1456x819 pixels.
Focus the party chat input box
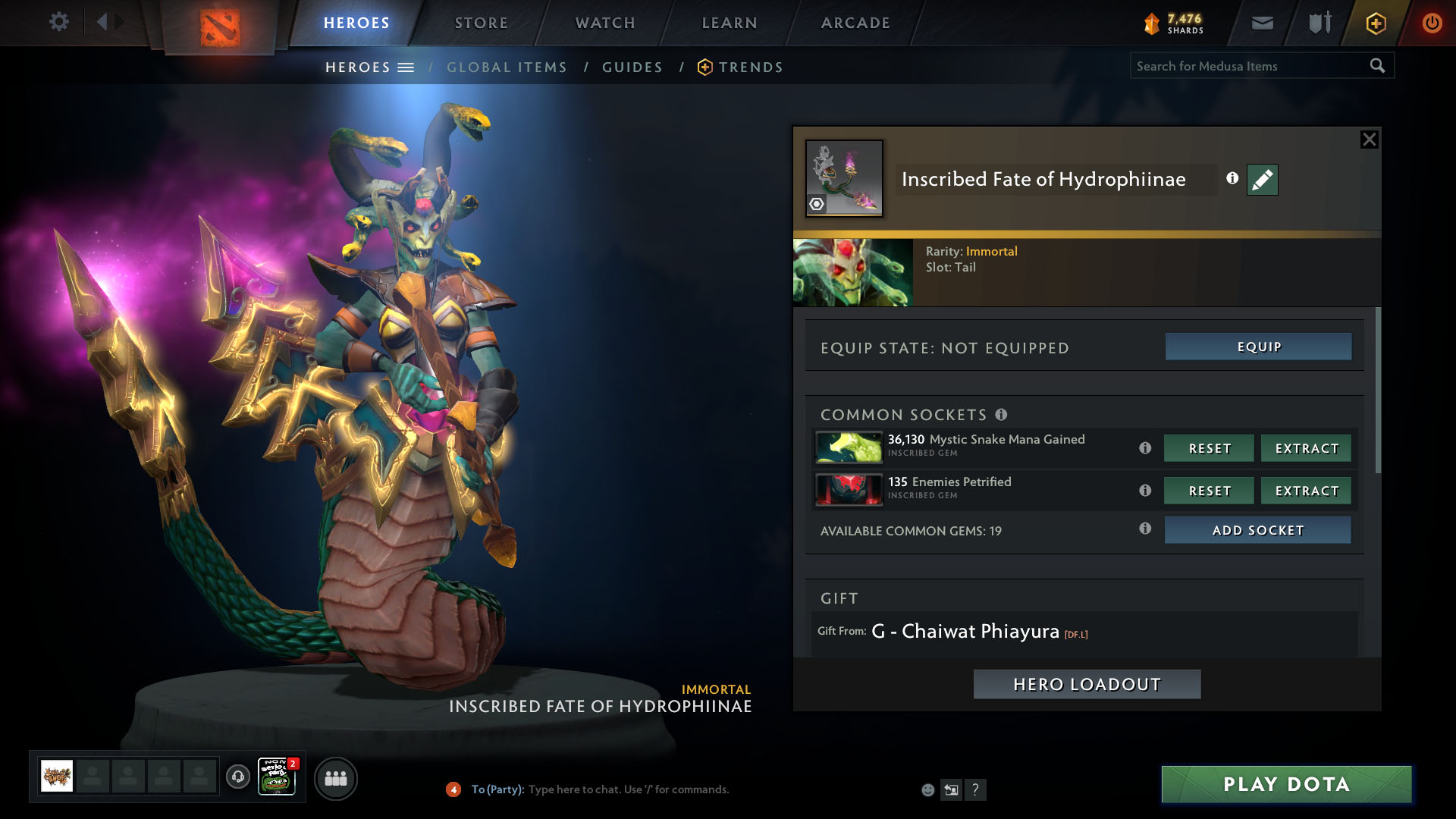[629, 789]
